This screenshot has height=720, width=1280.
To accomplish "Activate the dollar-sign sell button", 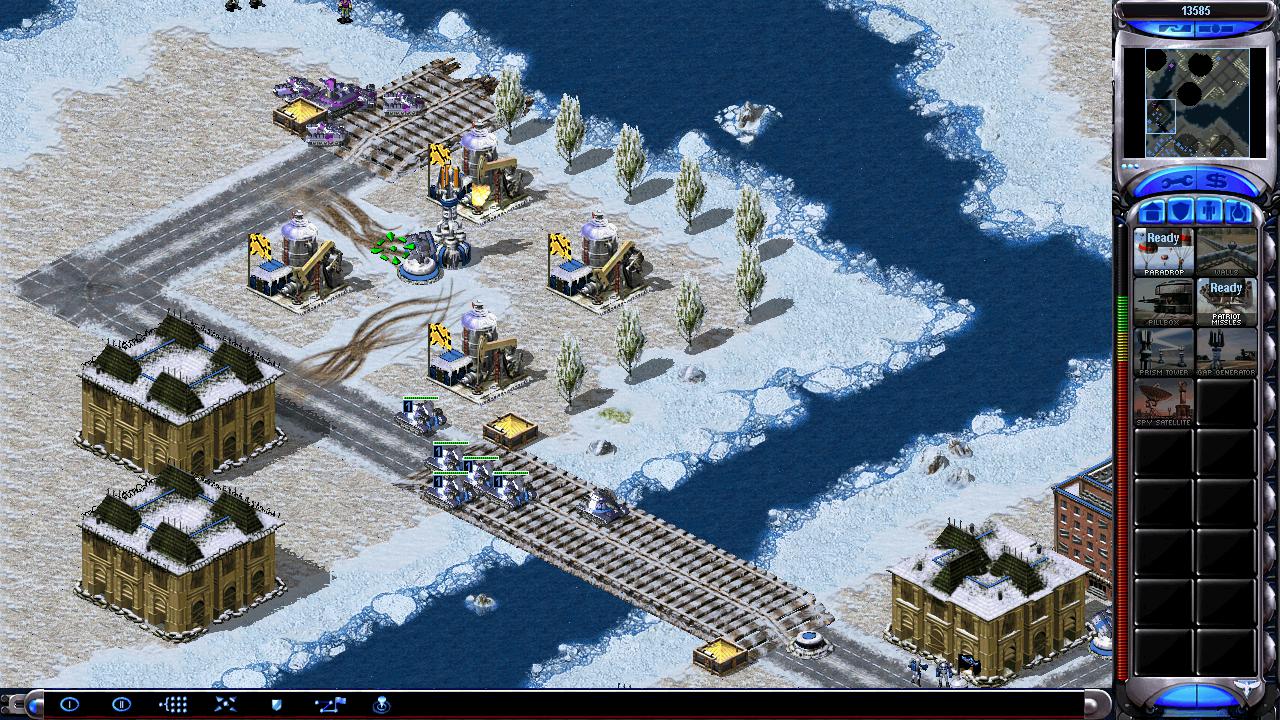I will click(1216, 182).
